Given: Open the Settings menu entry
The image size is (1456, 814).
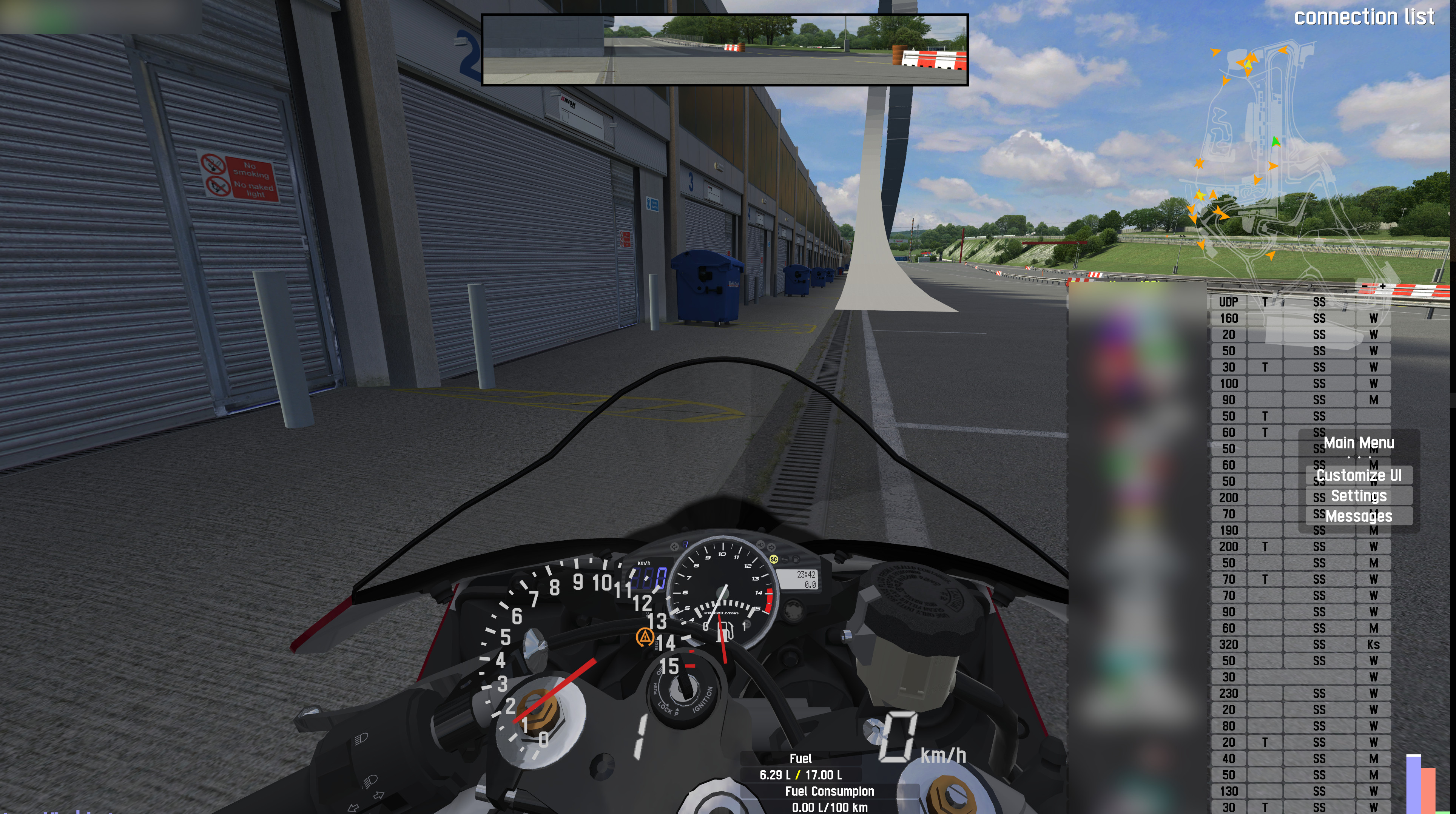Looking at the screenshot, I should [x=1358, y=496].
